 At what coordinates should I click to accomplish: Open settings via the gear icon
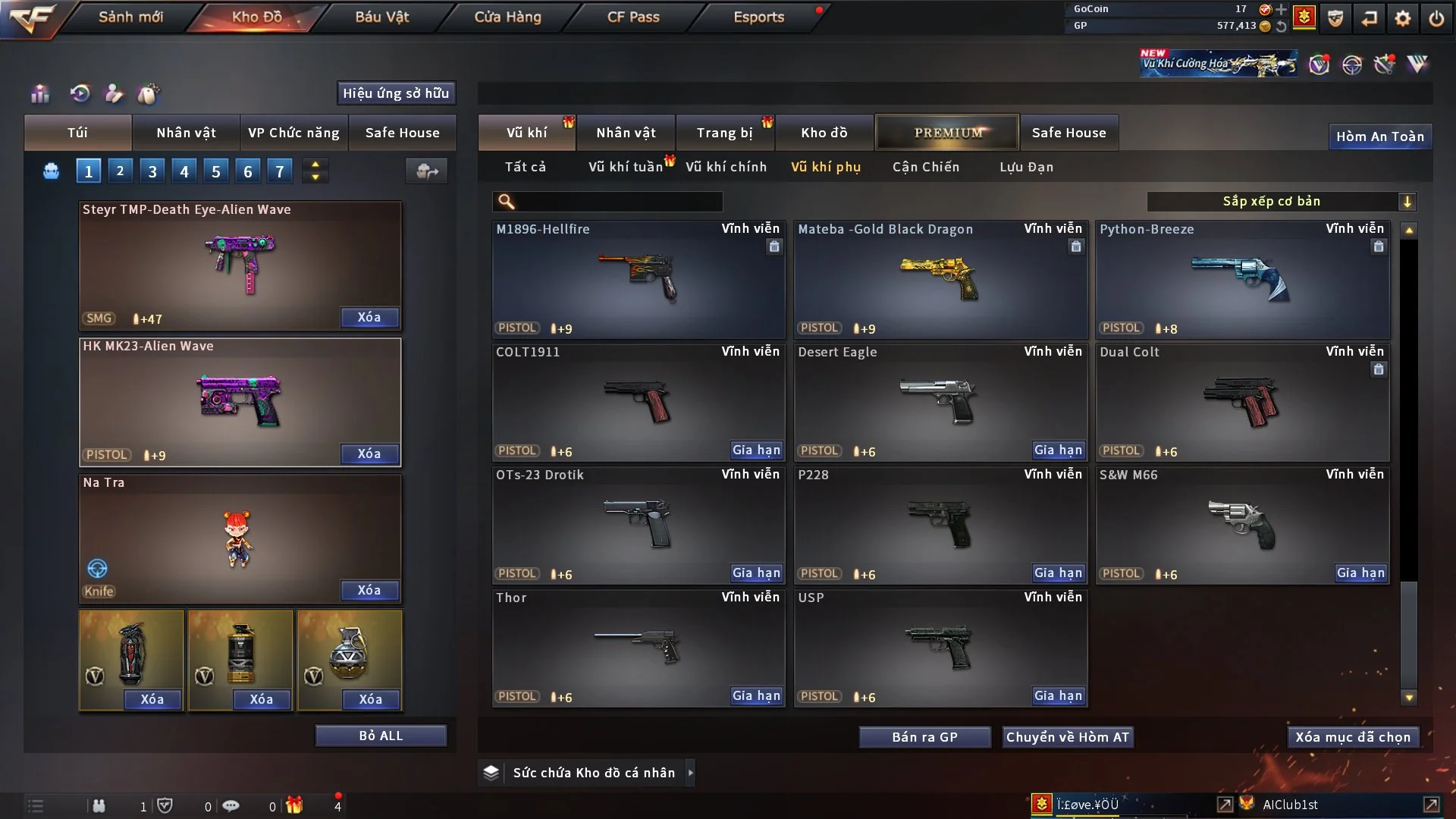(1403, 17)
